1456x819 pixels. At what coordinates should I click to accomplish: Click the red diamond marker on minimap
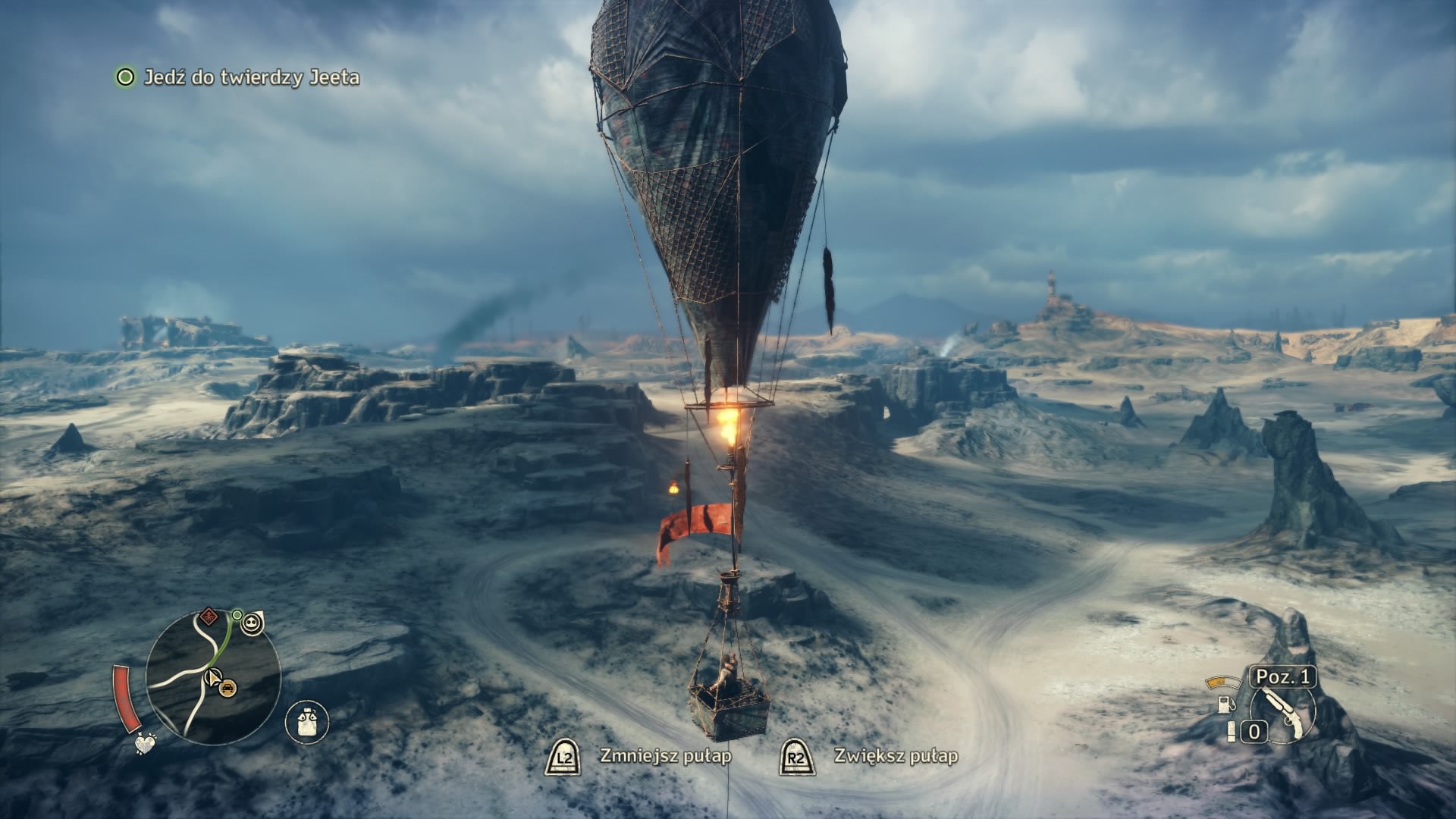pyautogui.click(x=208, y=616)
